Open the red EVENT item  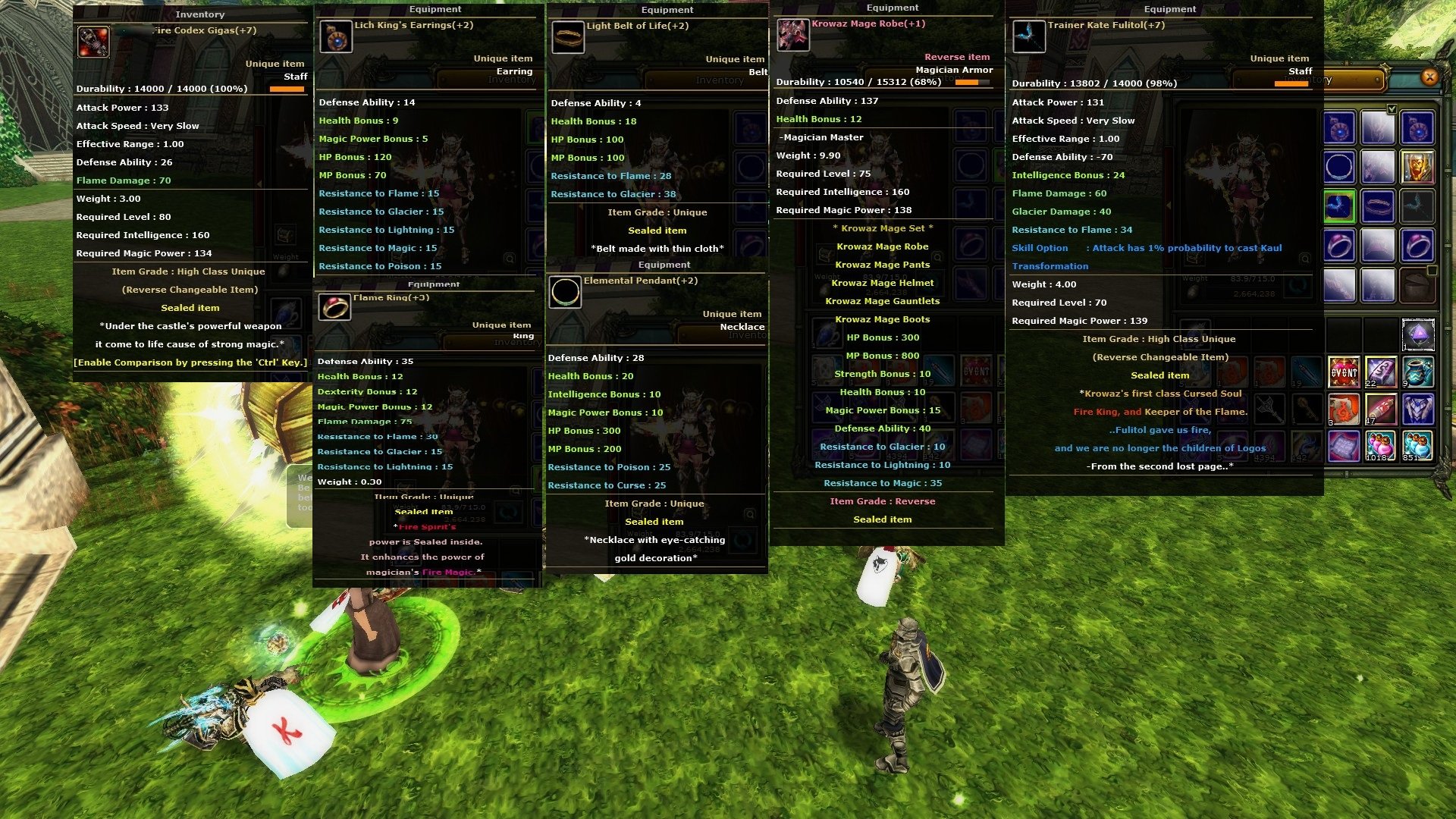1344,372
